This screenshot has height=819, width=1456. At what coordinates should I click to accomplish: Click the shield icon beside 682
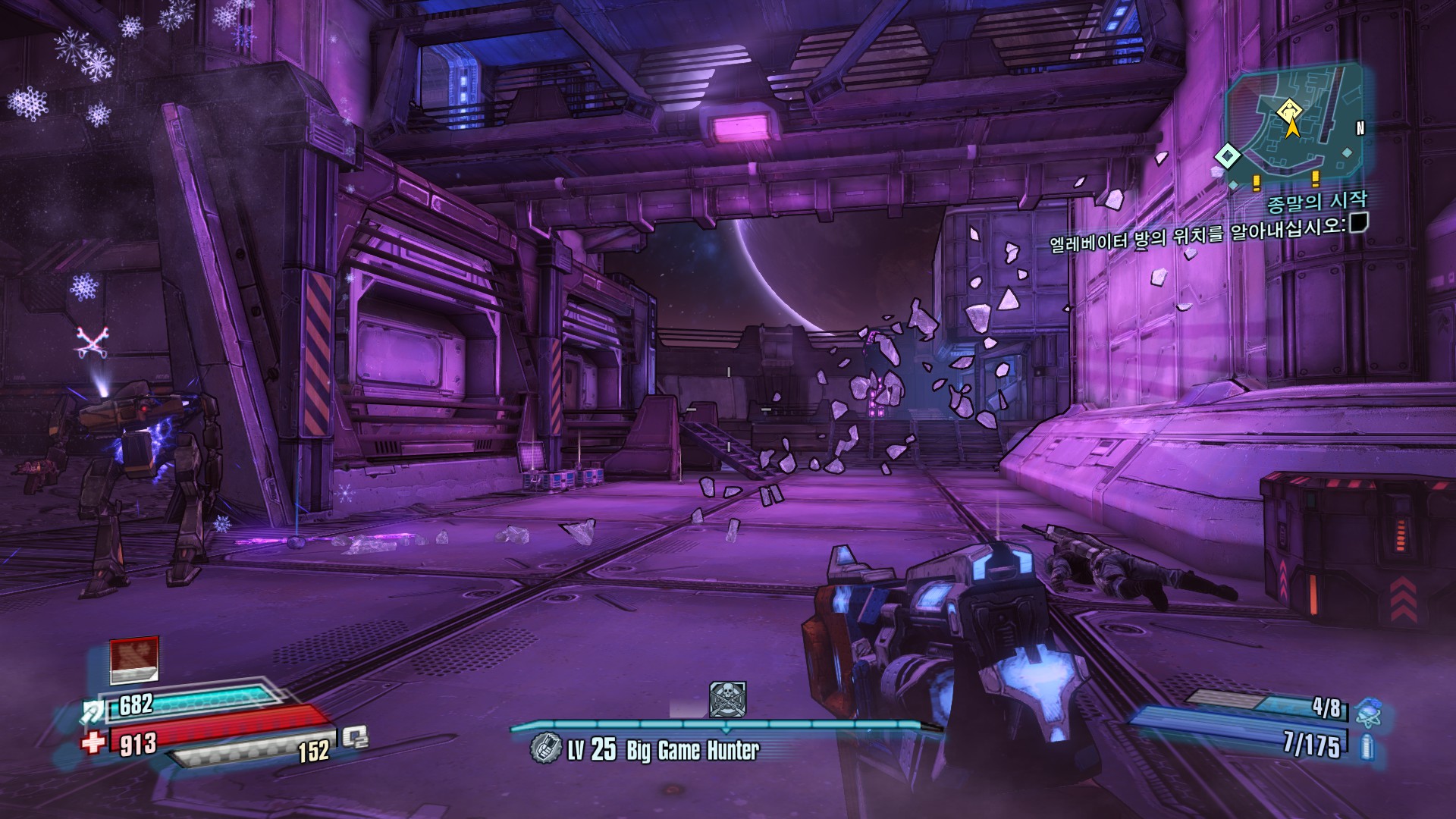96,711
